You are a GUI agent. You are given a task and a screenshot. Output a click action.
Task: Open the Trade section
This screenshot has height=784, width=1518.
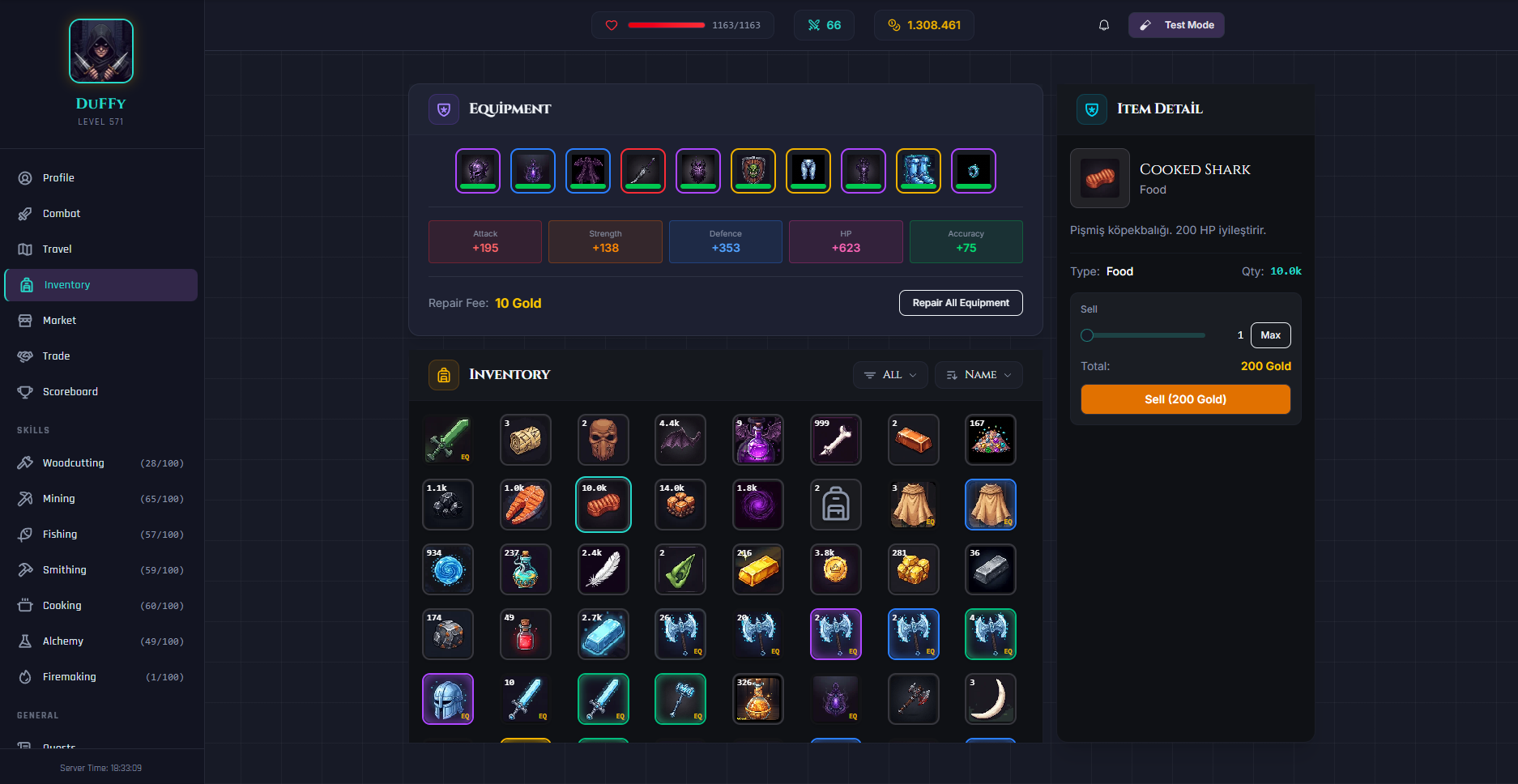pos(55,356)
